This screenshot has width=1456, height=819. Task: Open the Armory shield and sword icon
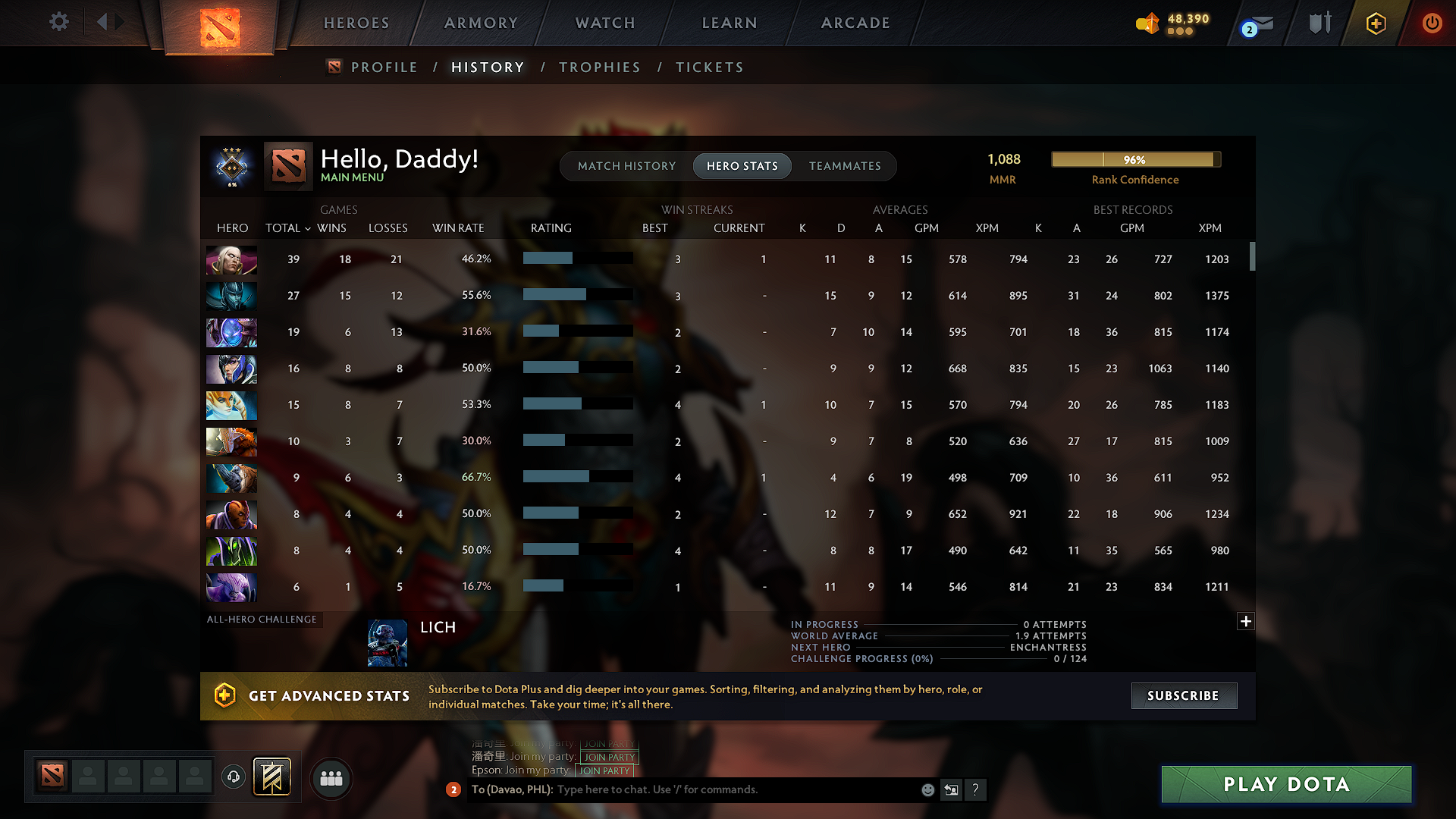tap(1319, 23)
